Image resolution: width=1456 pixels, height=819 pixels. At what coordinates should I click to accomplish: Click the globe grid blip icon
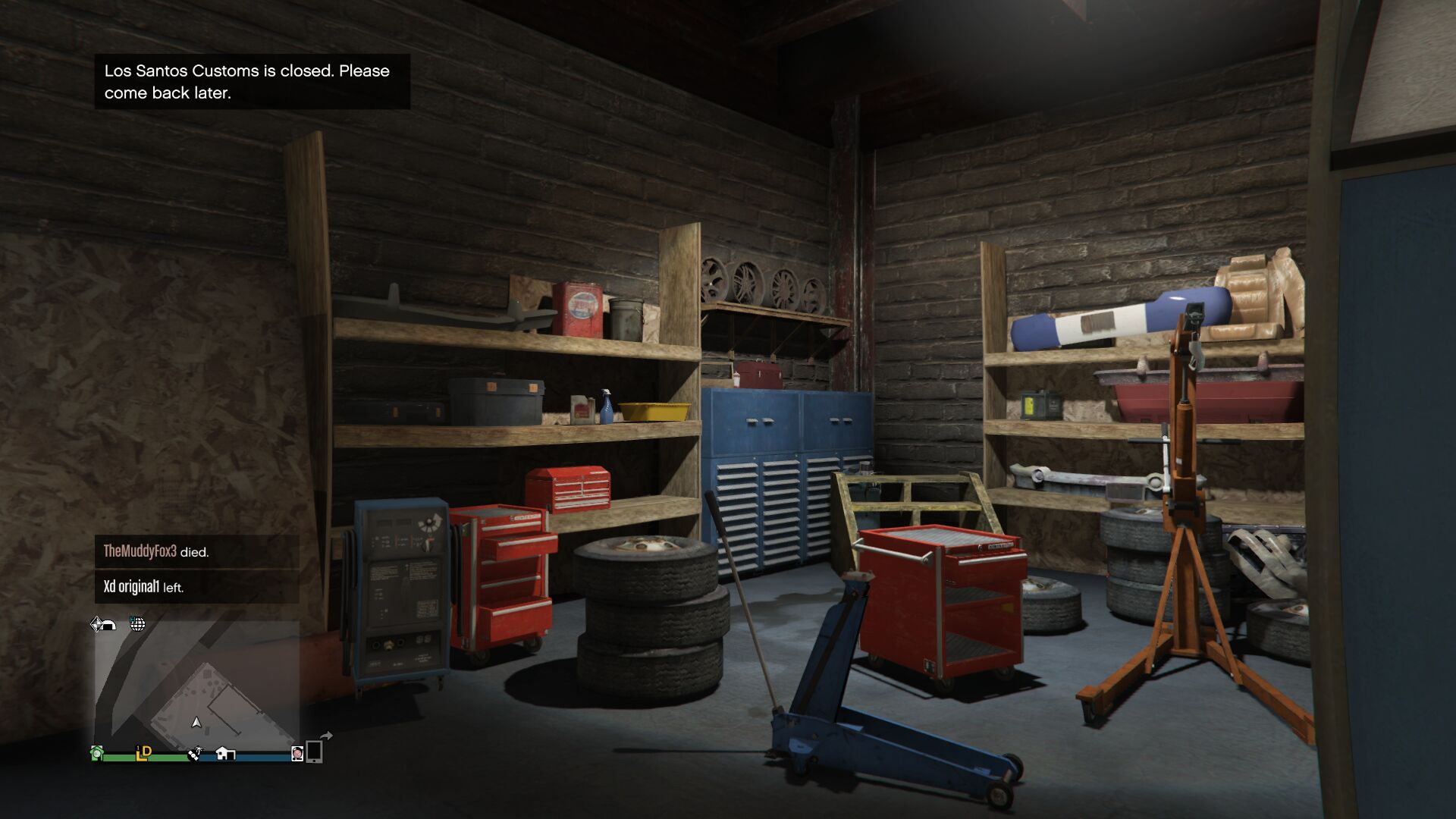click(x=137, y=624)
